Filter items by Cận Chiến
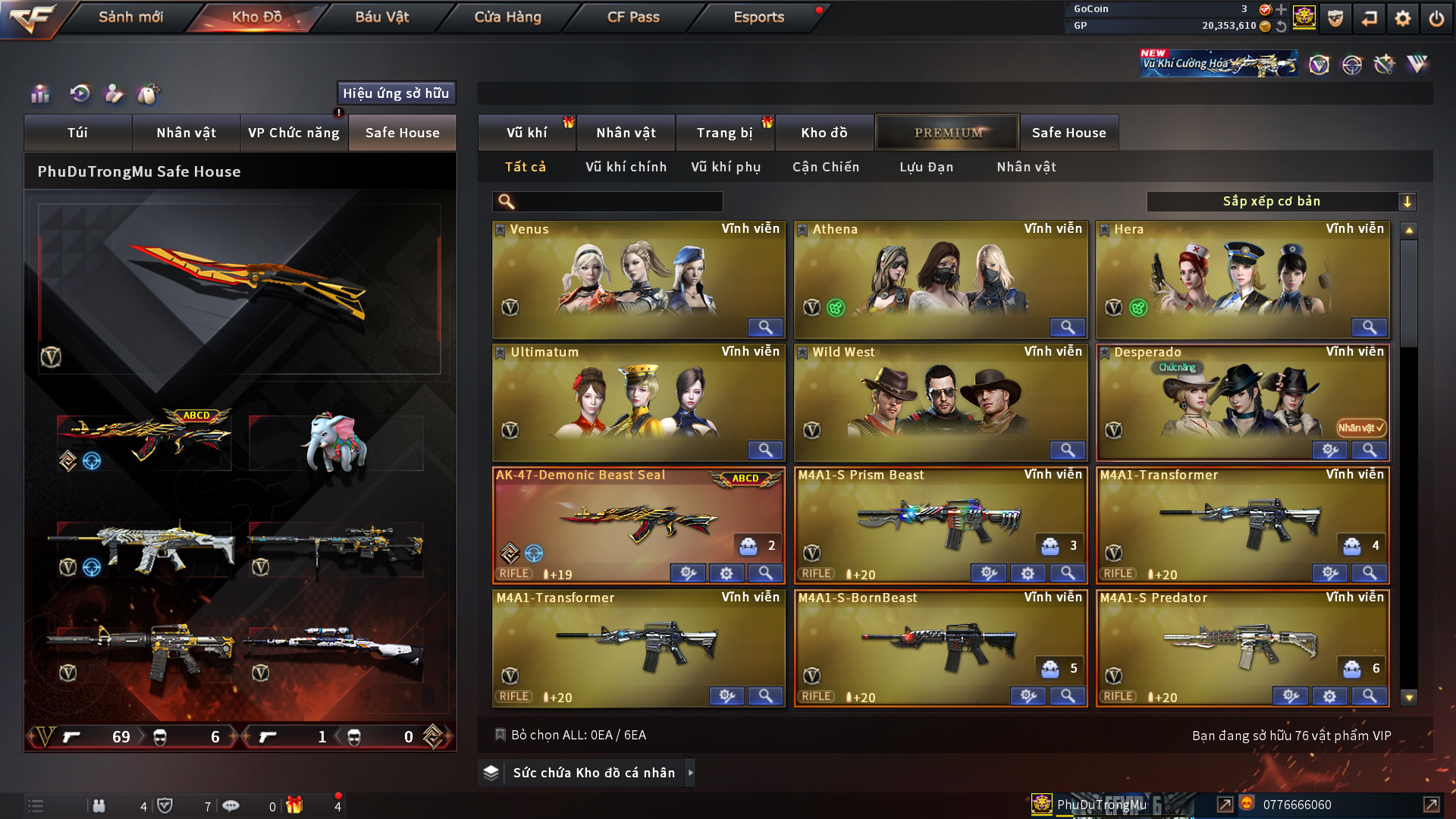This screenshot has height=819, width=1456. click(826, 167)
